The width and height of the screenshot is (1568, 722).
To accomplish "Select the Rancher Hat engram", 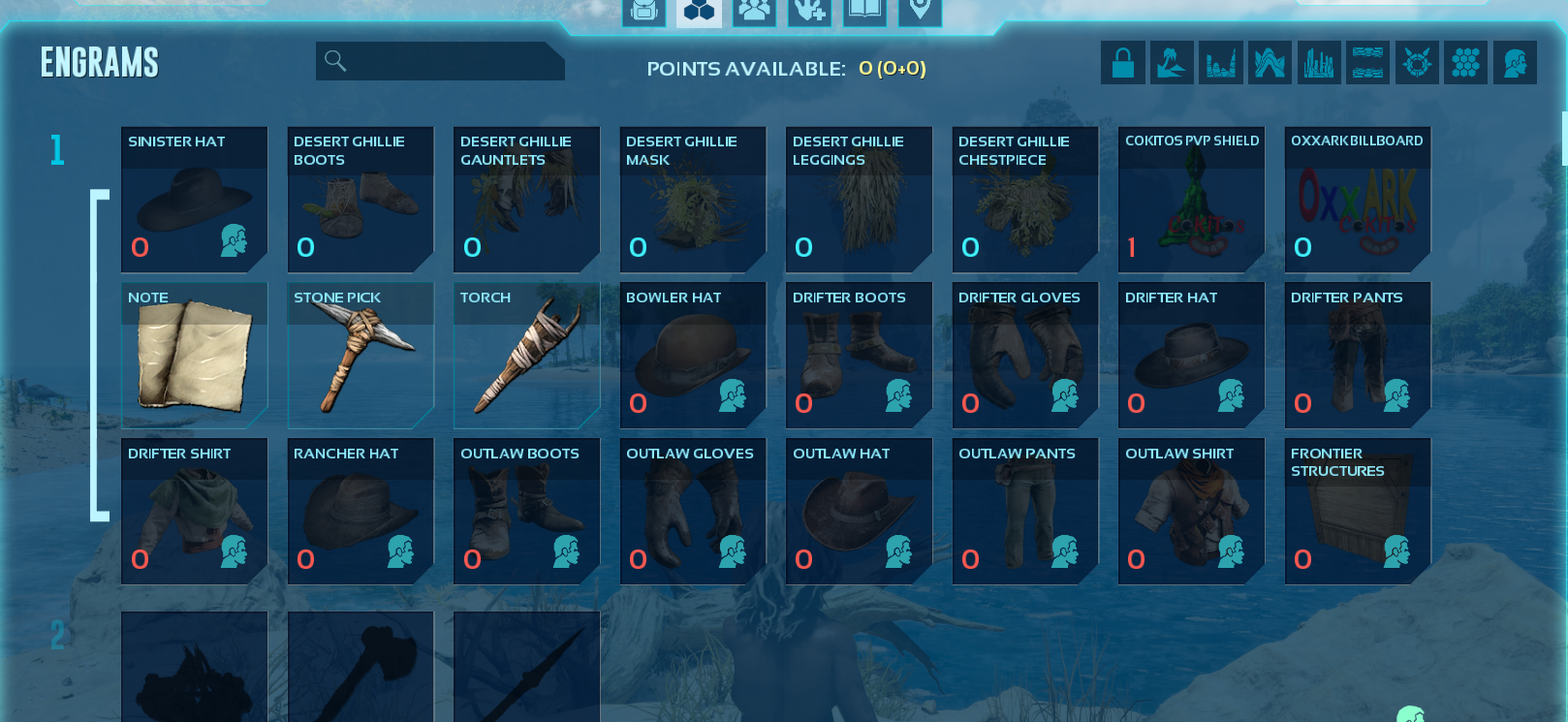I will (361, 512).
